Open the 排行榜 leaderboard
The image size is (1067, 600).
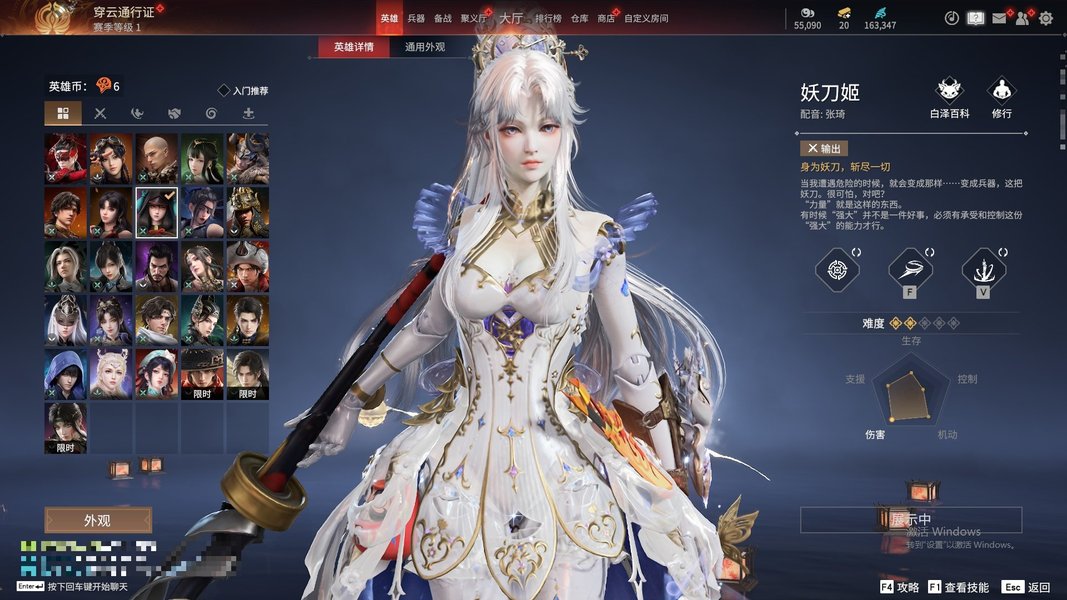point(548,18)
